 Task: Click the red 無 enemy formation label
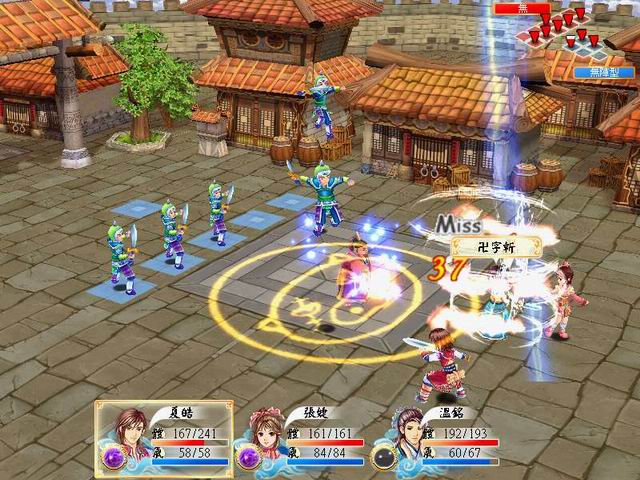(x=521, y=7)
